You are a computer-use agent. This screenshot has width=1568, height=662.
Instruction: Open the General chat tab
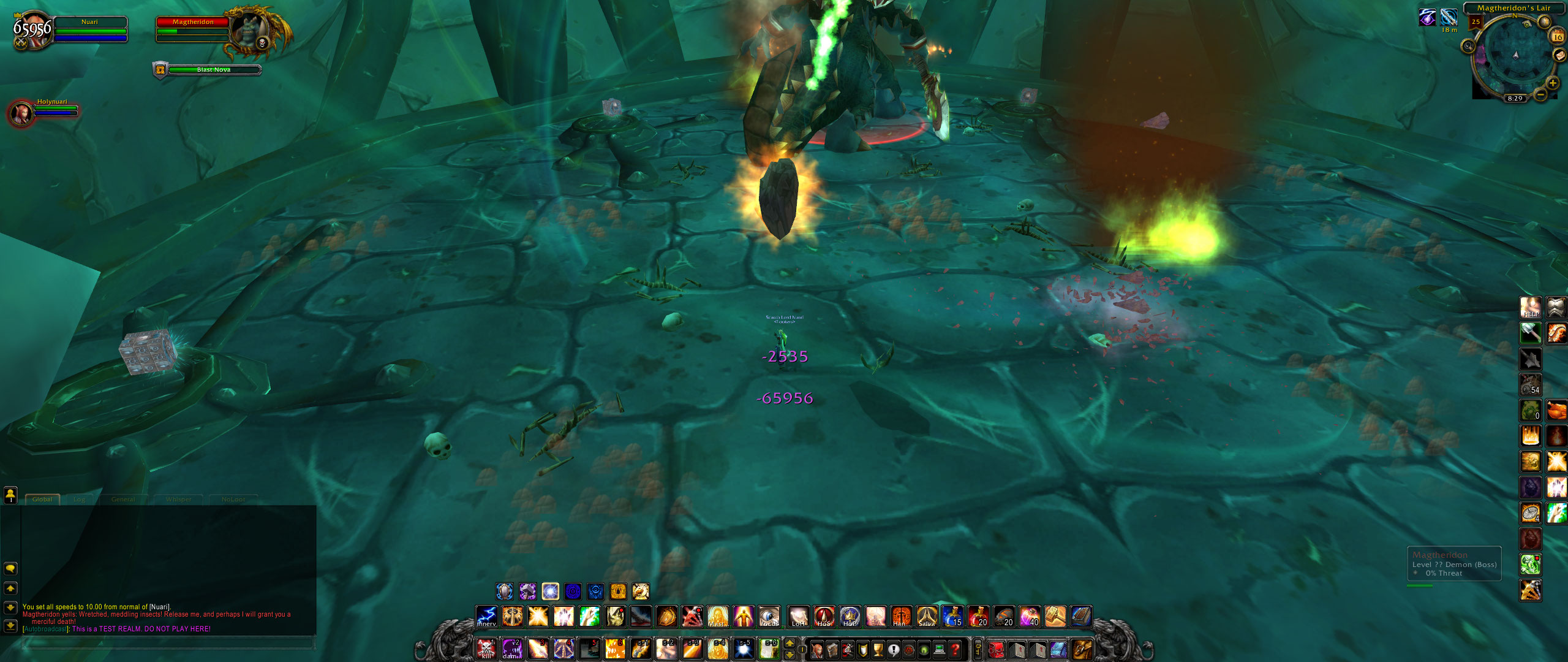coord(123,500)
